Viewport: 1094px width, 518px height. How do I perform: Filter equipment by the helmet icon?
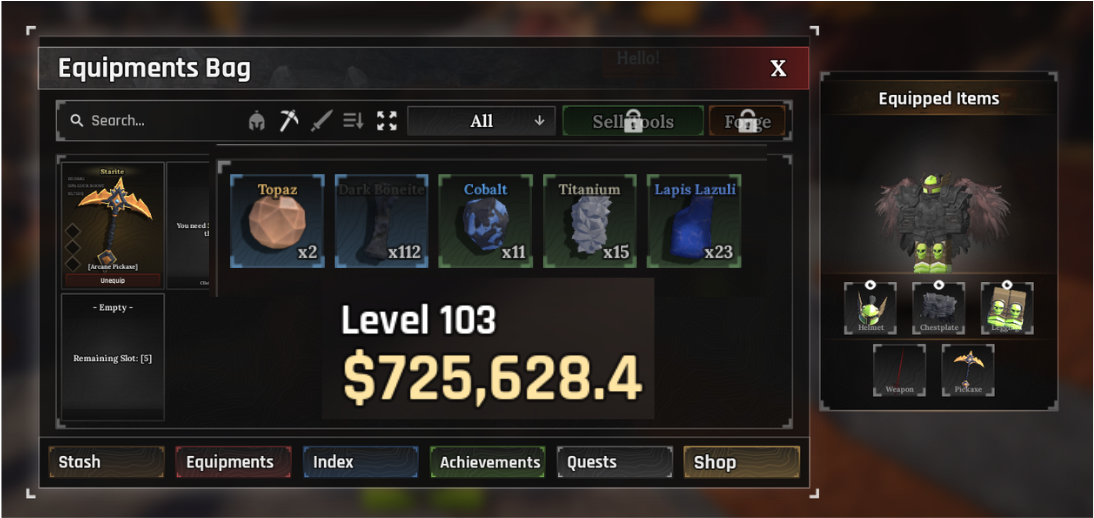pos(257,121)
